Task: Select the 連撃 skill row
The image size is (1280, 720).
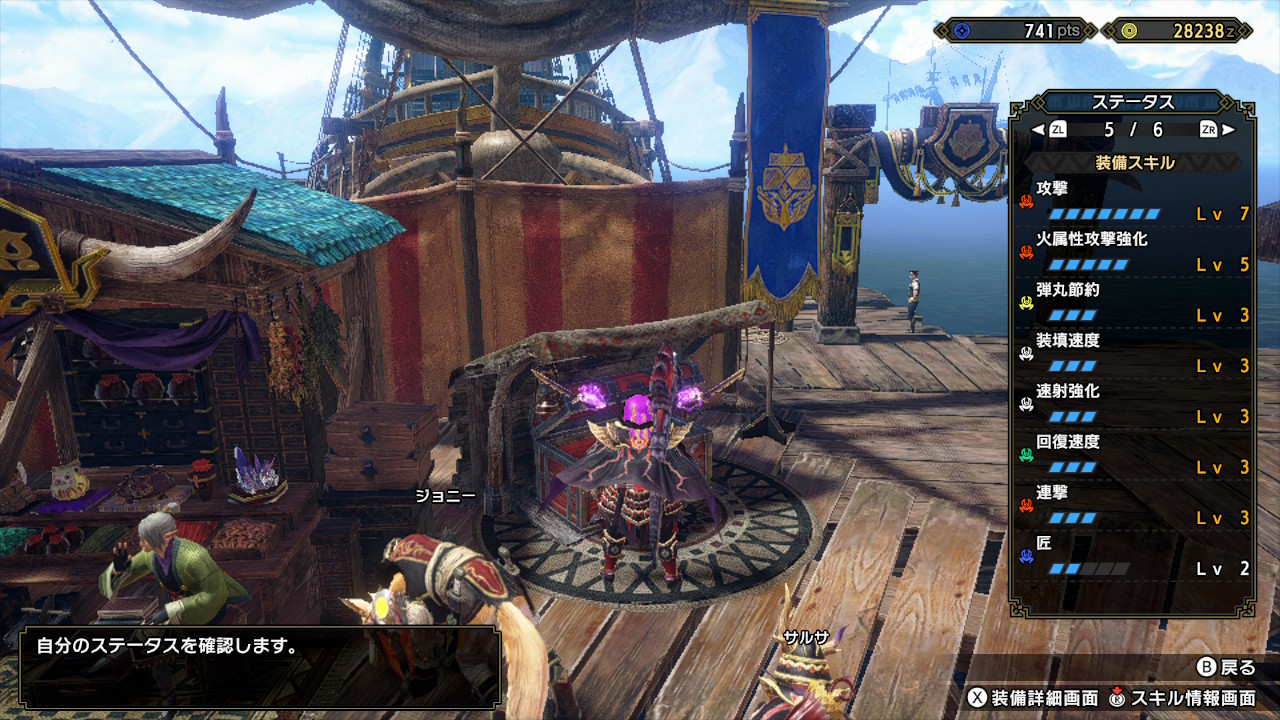Action: pos(1134,506)
